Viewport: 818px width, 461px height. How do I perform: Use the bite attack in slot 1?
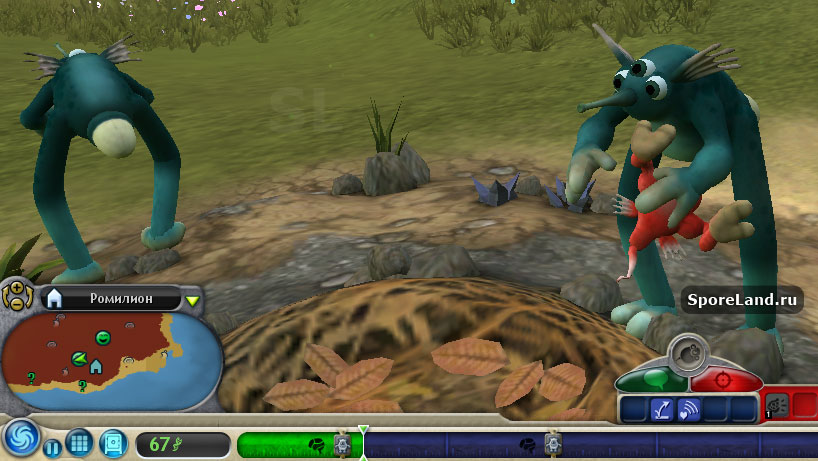777,406
